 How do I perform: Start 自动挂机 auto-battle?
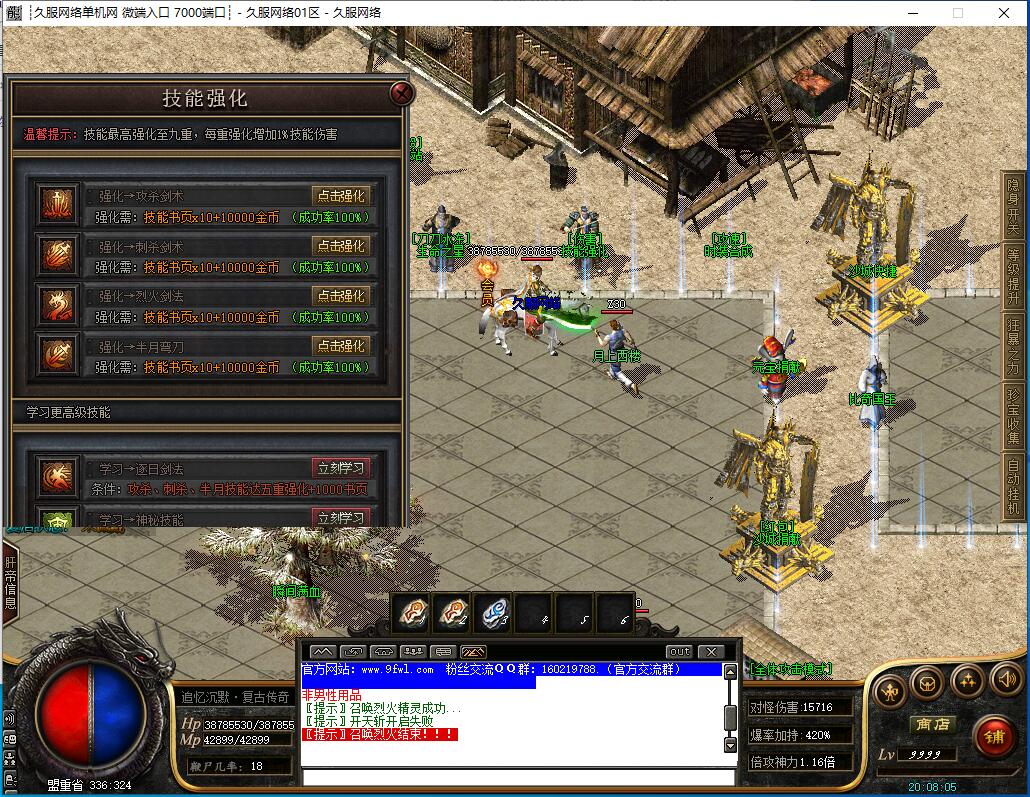point(1013,485)
